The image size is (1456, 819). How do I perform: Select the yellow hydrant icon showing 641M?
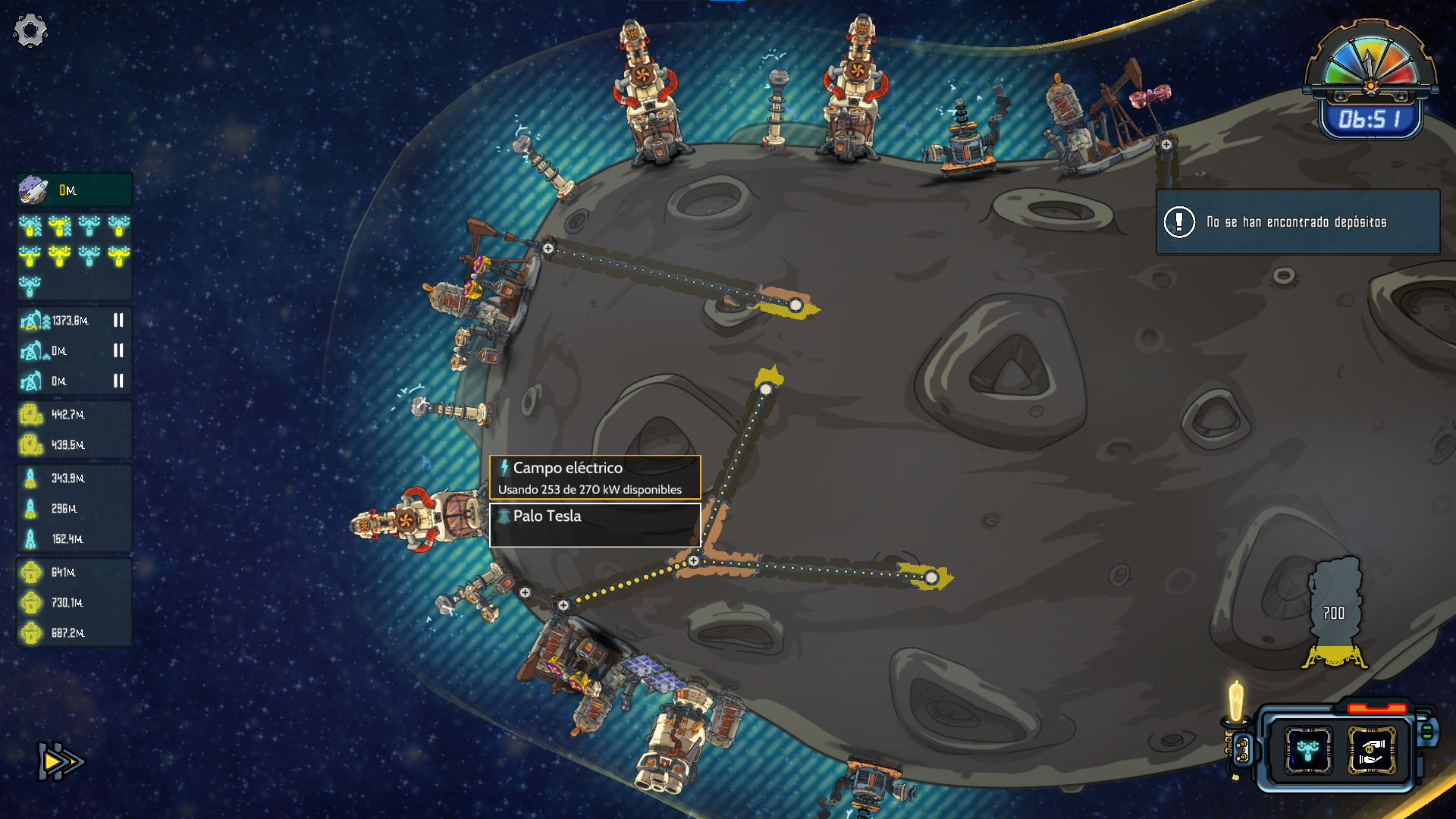click(31, 573)
